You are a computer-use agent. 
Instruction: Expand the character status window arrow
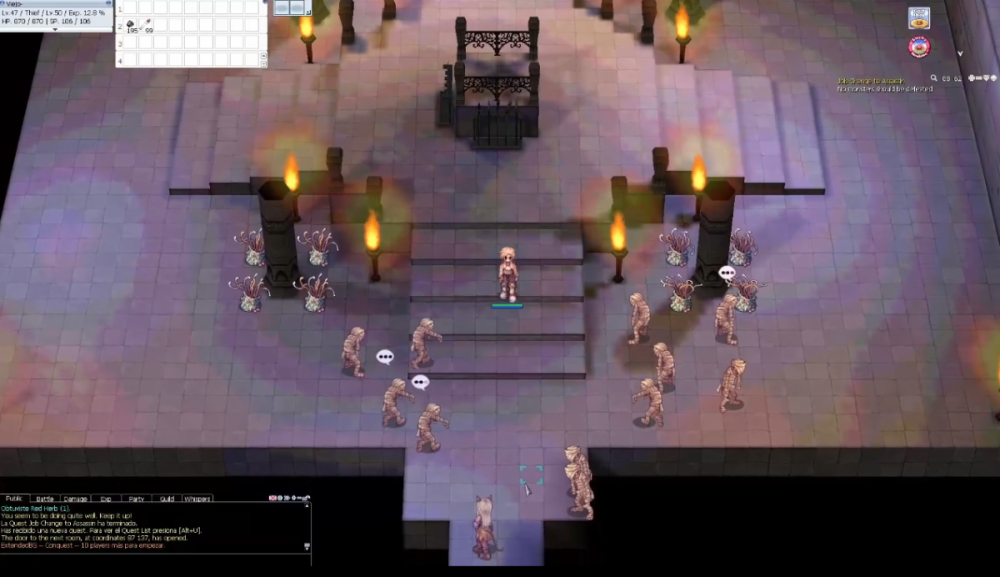(54, 29)
